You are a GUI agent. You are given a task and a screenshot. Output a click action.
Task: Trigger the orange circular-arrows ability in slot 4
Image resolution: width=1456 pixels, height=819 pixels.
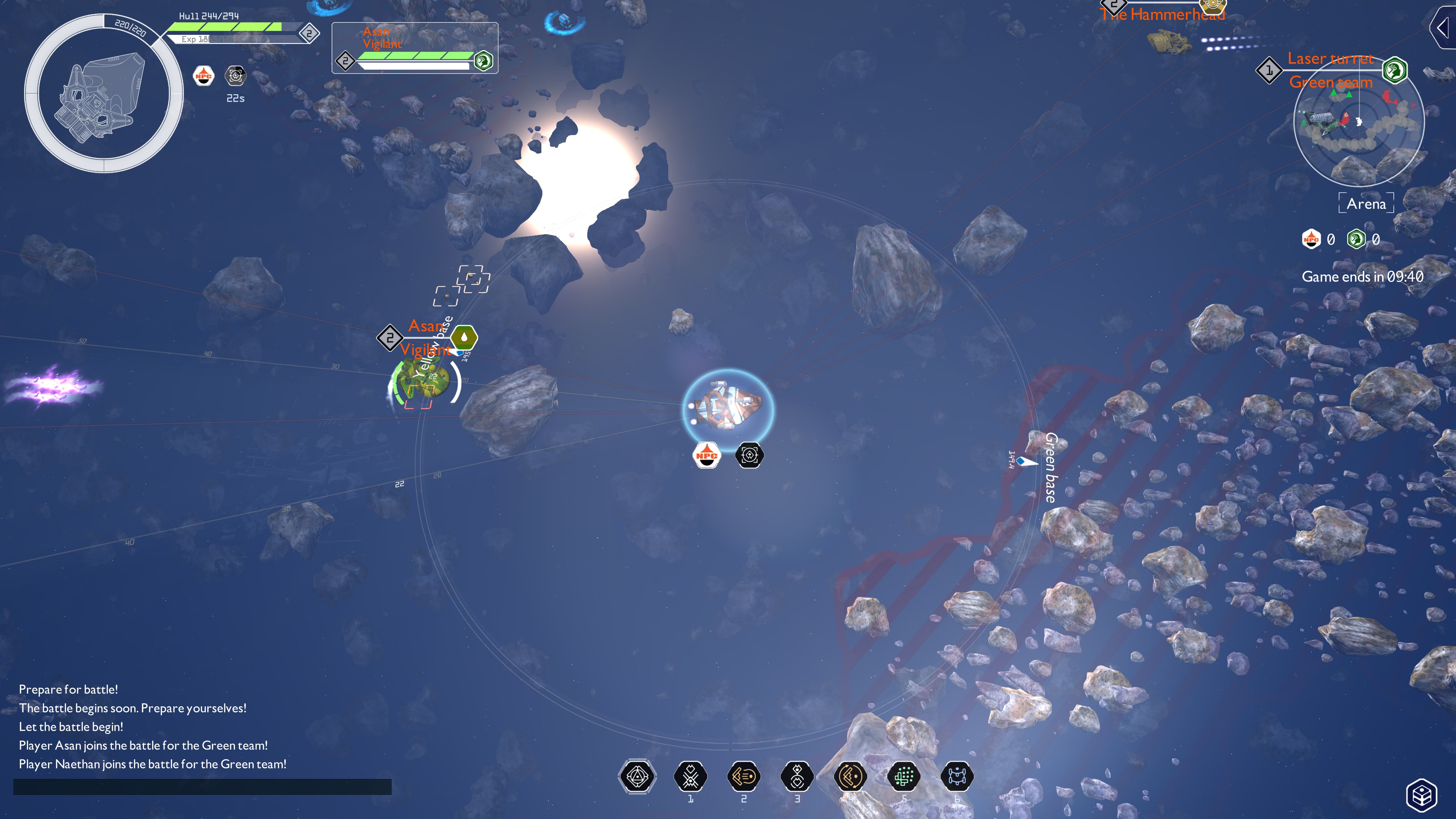(850, 777)
